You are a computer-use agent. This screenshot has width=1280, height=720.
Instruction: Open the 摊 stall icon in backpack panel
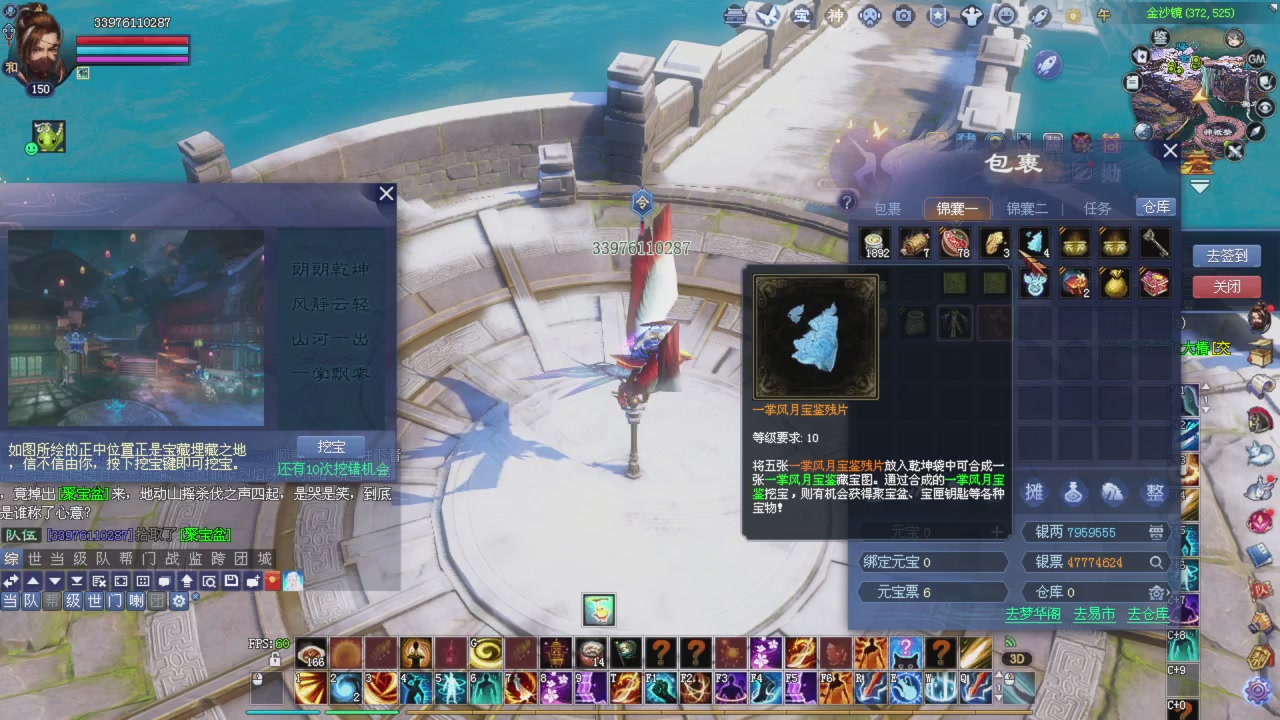(x=1036, y=492)
